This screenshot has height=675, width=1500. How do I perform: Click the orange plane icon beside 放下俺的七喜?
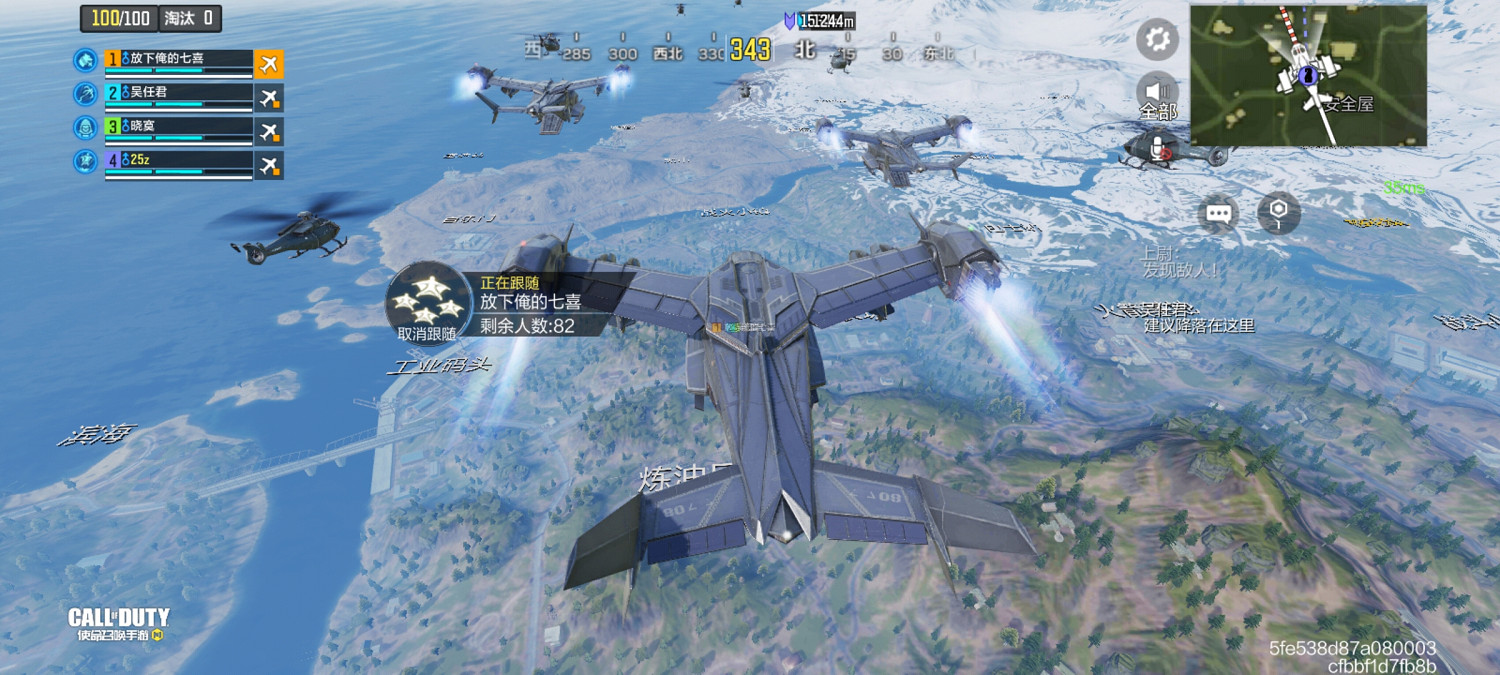(268, 64)
